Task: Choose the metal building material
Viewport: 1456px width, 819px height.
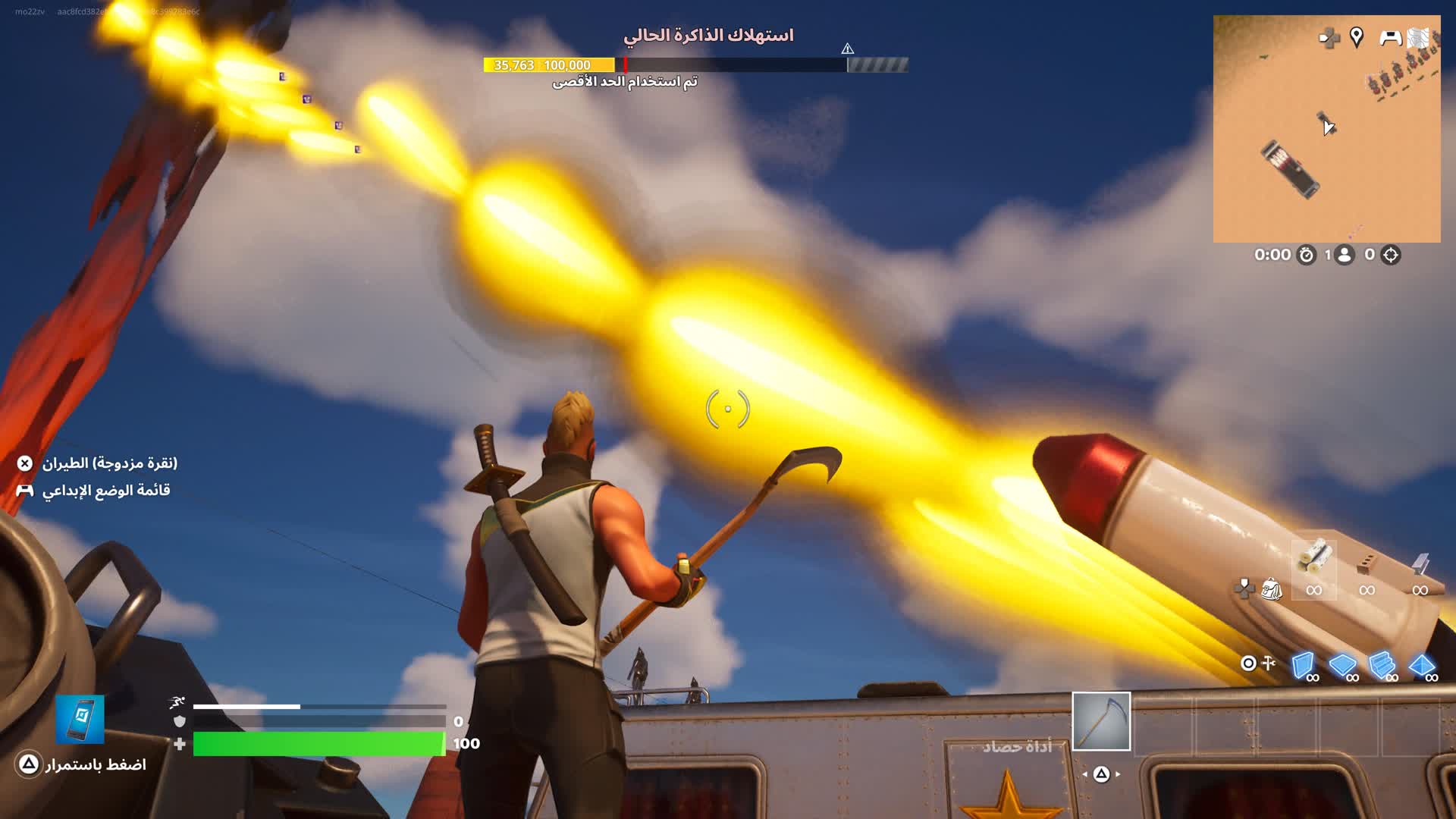Action: 1420,565
